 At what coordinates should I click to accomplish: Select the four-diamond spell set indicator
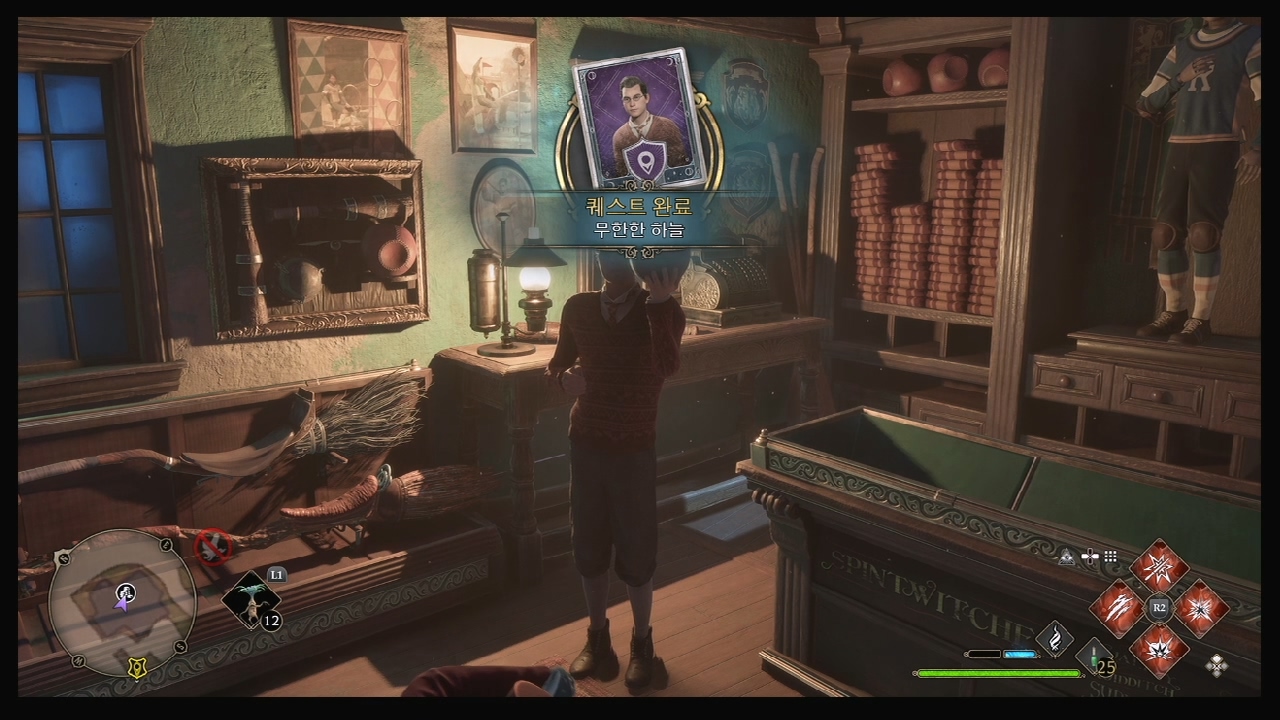pos(1217,664)
